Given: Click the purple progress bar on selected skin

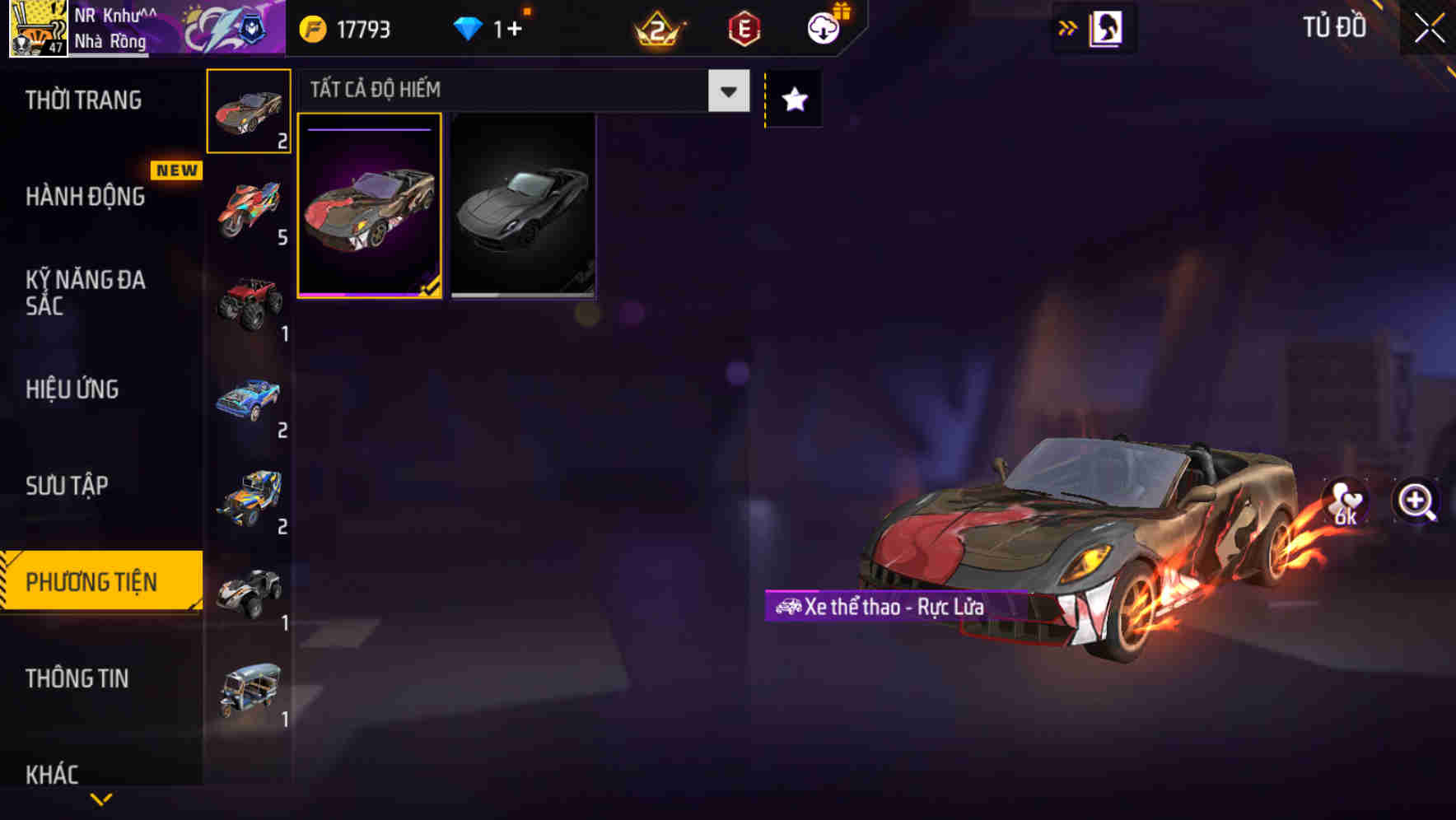Looking at the screenshot, I should click(368, 131).
